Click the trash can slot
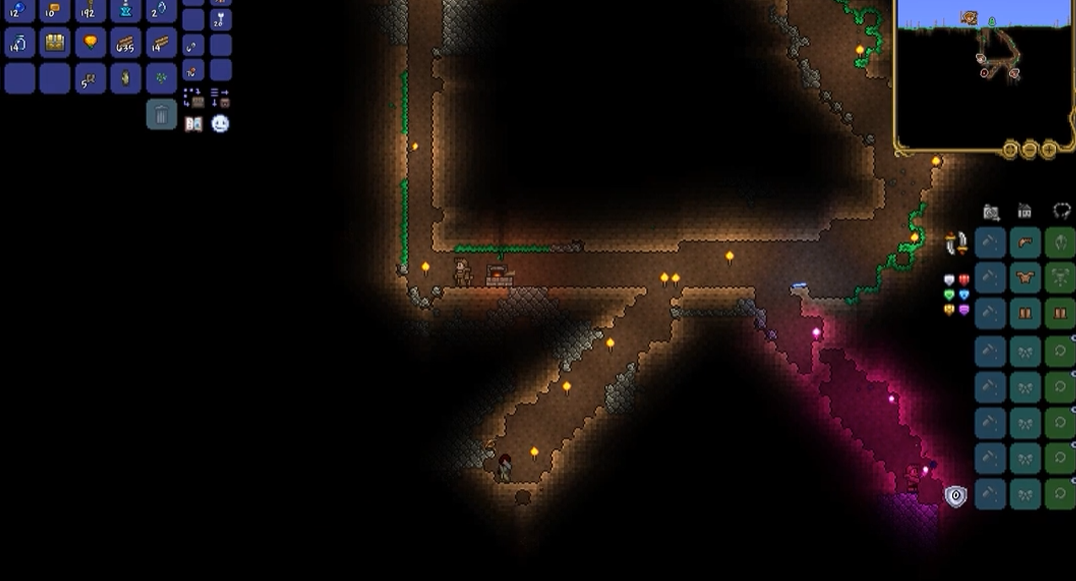Image resolution: width=1076 pixels, height=581 pixels. click(x=161, y=114)
